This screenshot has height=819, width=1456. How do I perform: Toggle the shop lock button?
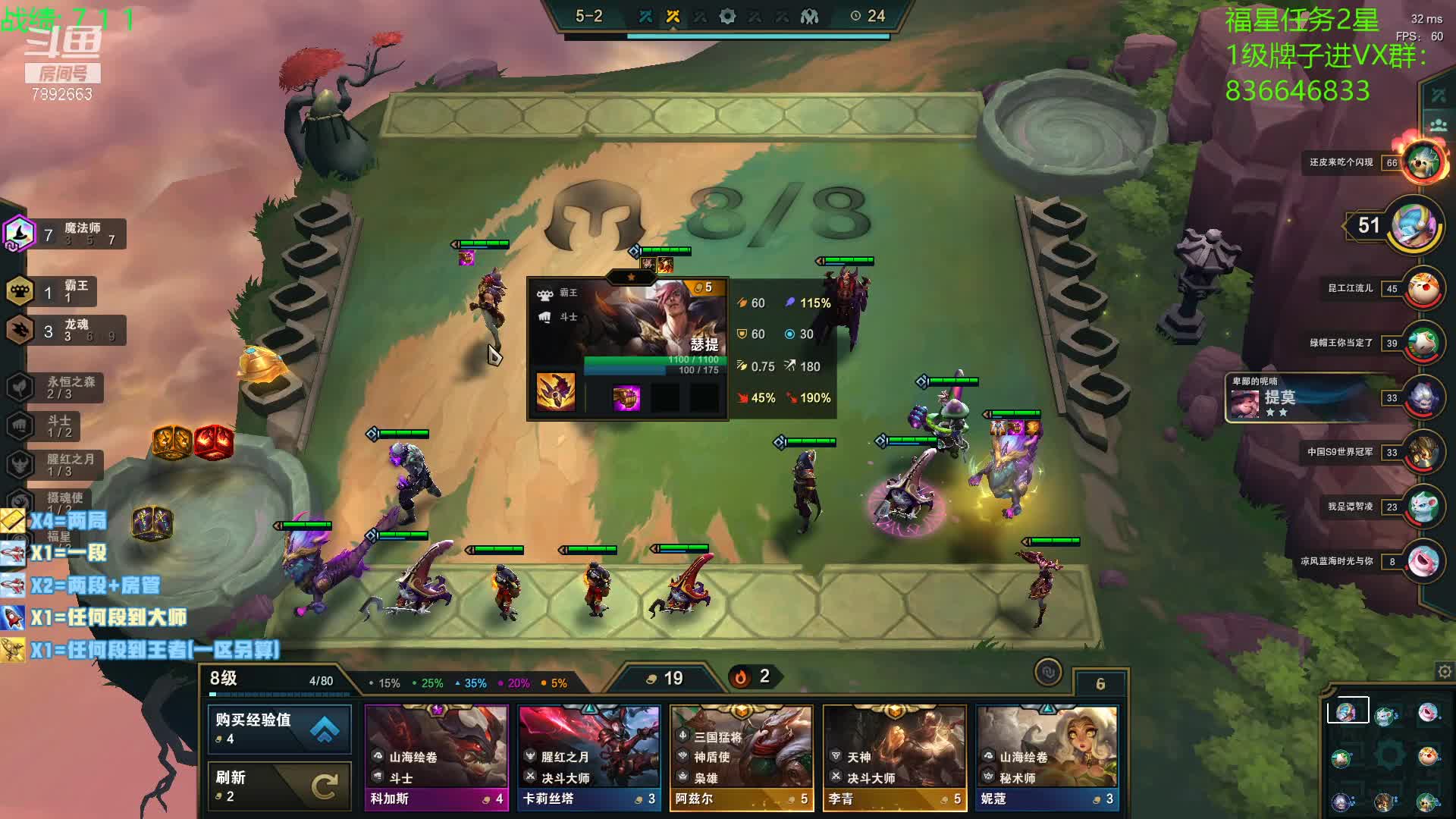click(x=1048, y=672)
